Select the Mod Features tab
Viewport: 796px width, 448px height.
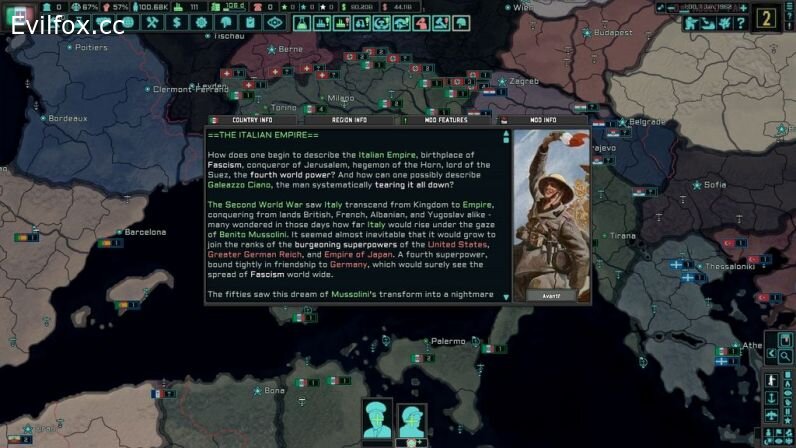click(446, 120)
